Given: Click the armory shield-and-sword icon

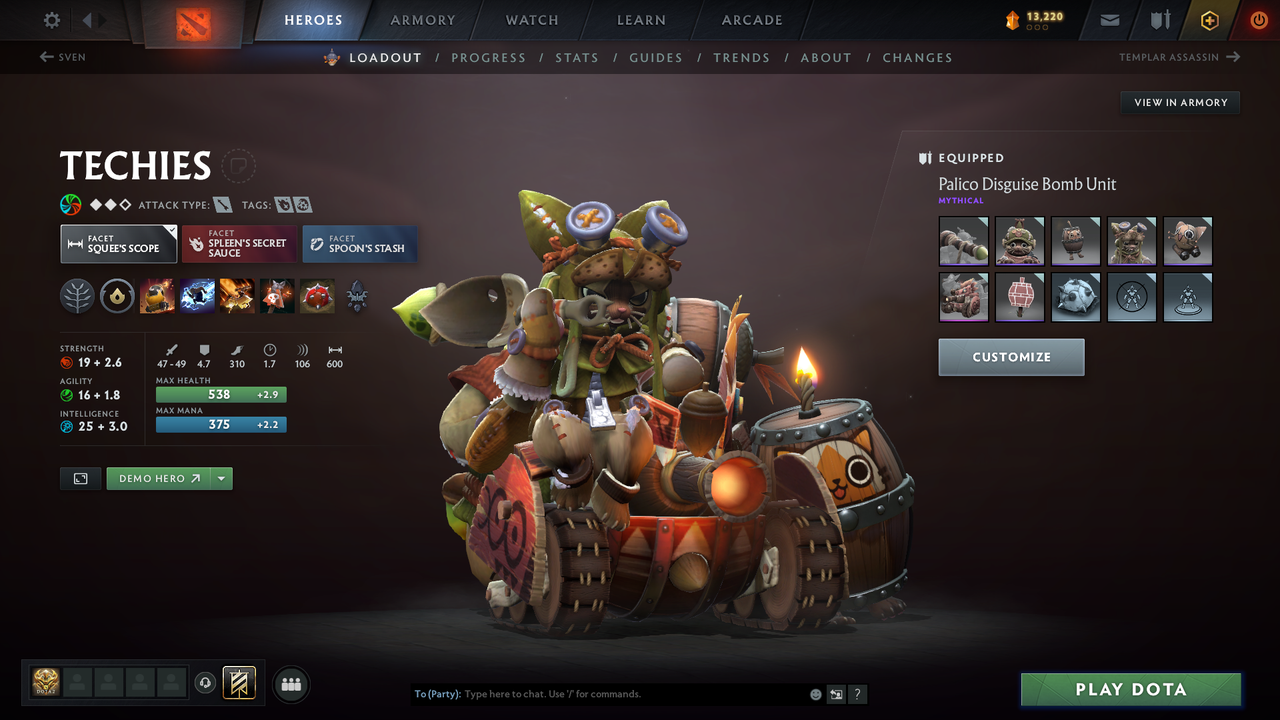Looking at the screenshot, I should 1158,20.
